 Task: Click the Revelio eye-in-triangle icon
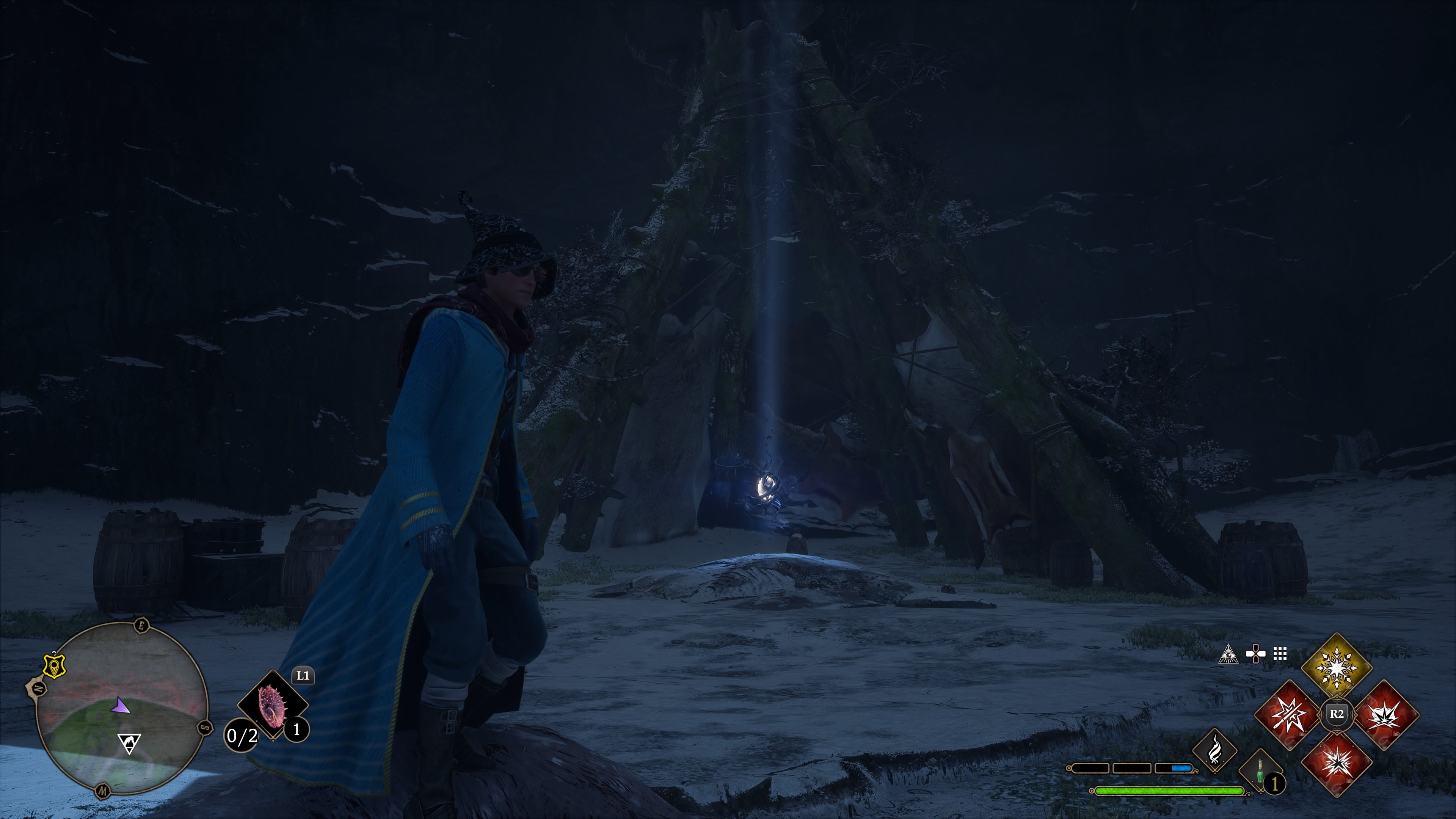[1228, 654]
